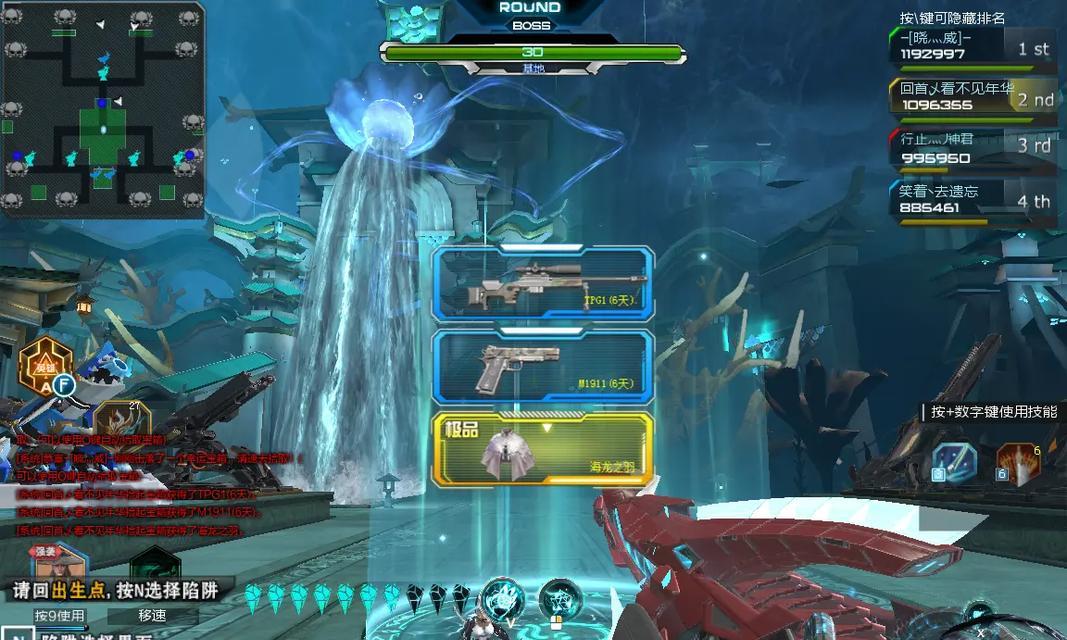Select the 4th place player ranking row
The image size is (1067, 640).
[x=970, y=201]
